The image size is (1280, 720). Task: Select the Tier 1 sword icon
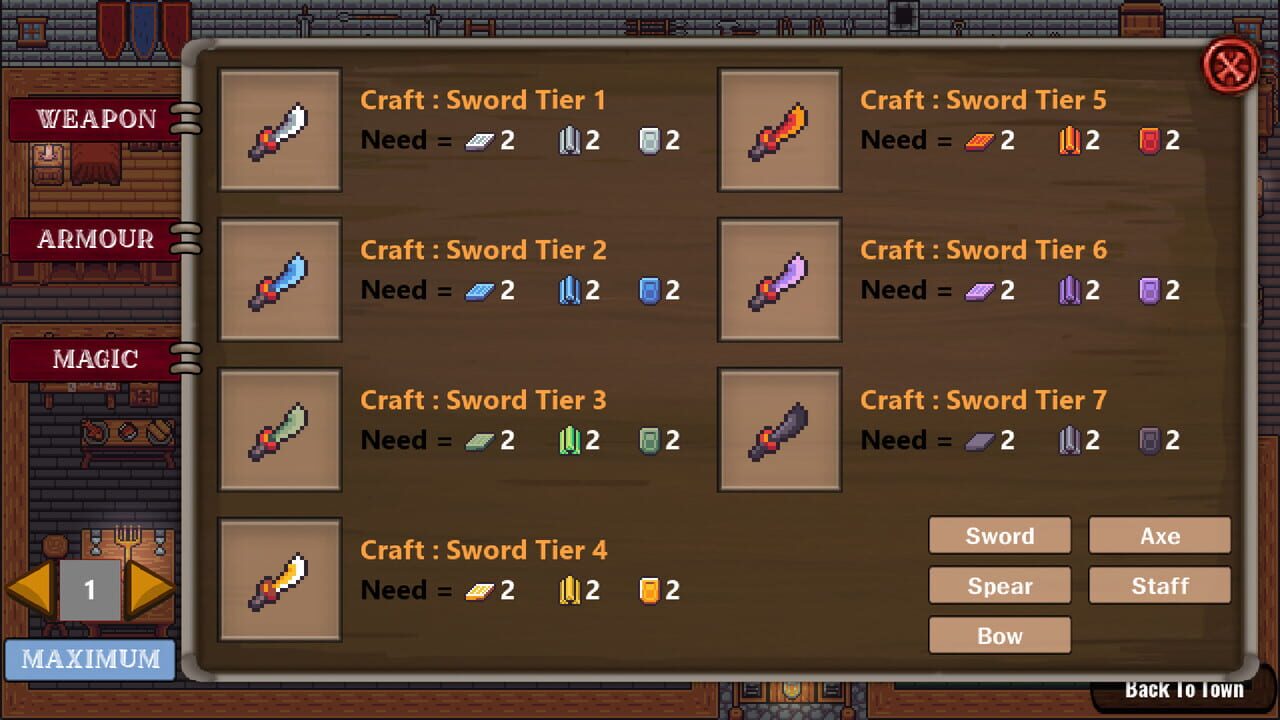pyautogui.click(x=280, y=130)
